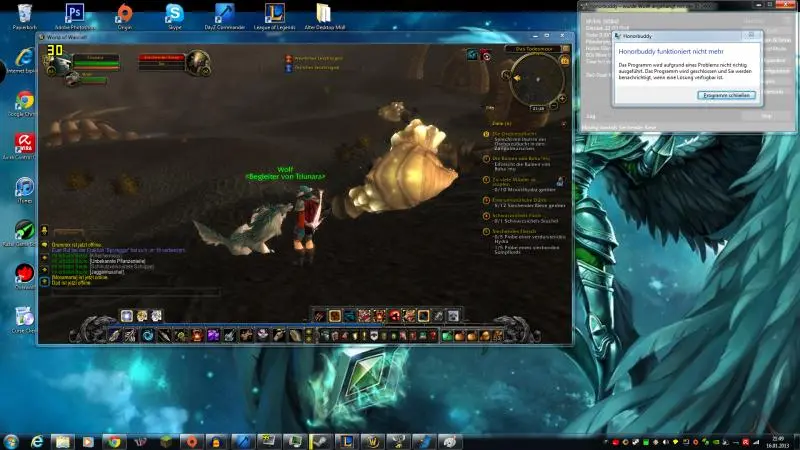Screen dimensions: 800x450
Task: Click the chat log window
Action: click(130, 263)
